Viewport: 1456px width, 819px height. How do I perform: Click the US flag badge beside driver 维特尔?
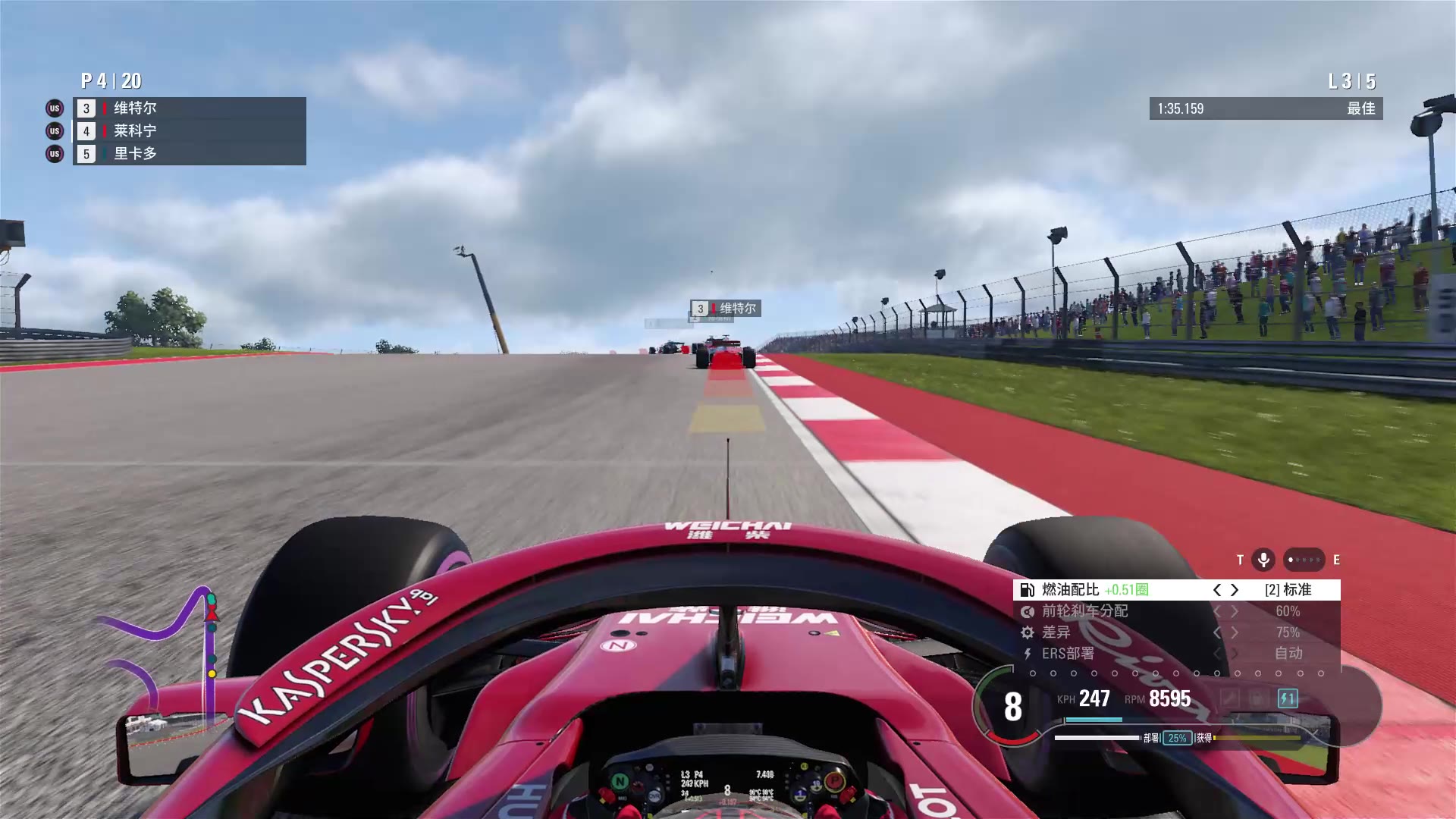[x=54, y=108]
